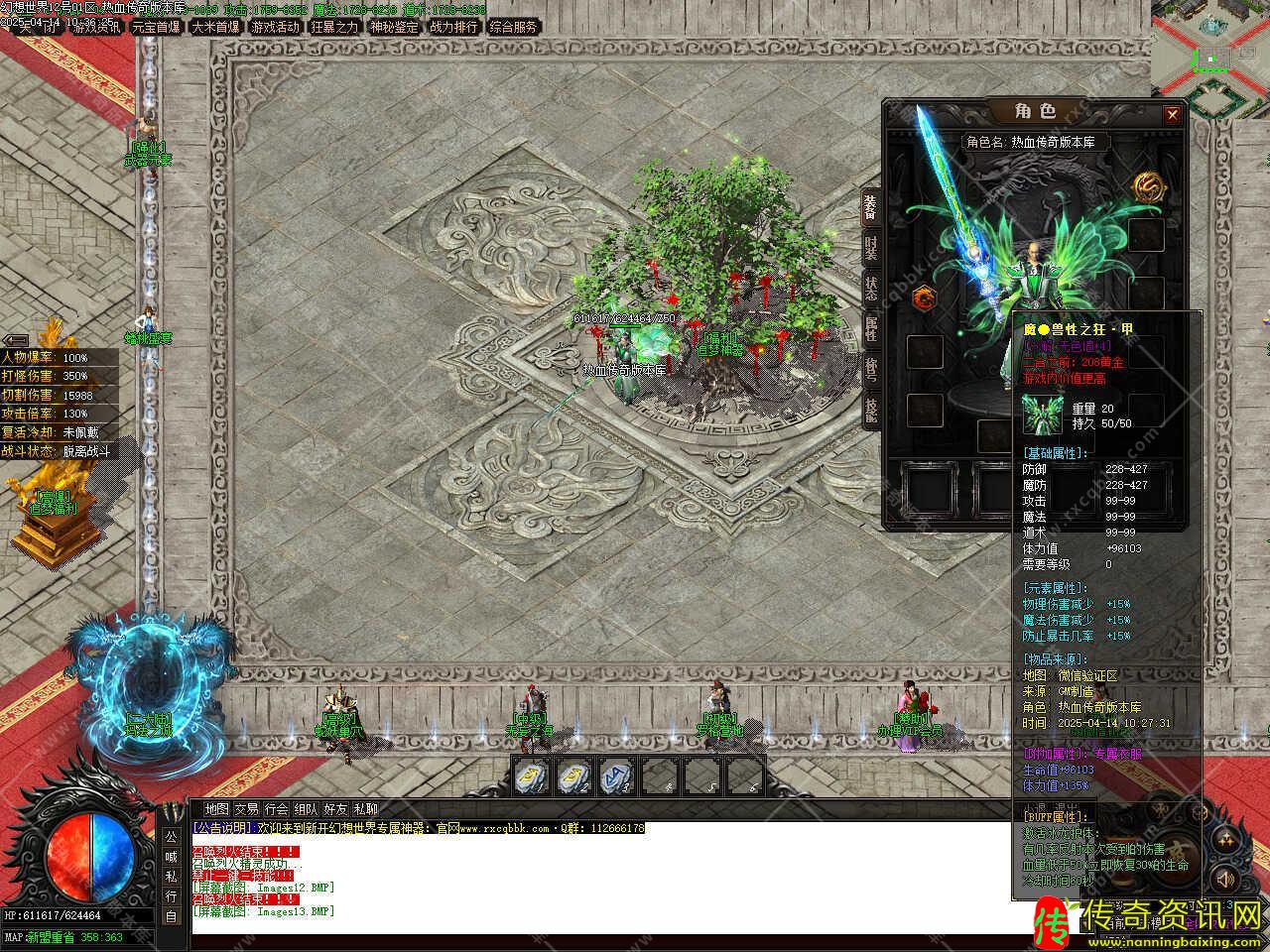The width and height of the screenshot is (1270, 952).
Task: Open the 技能 skills tab
Action: click(x=870, y=409)
